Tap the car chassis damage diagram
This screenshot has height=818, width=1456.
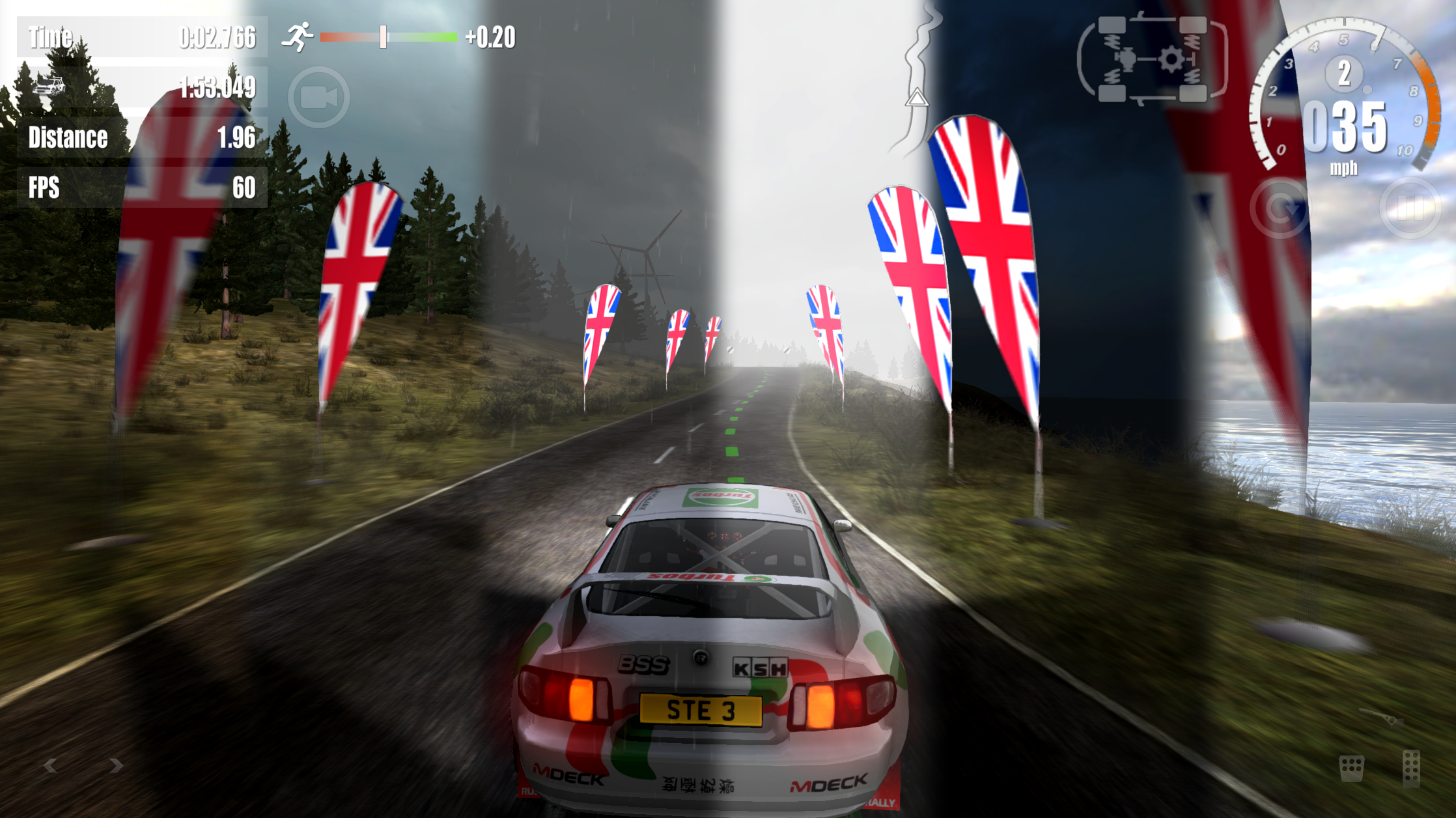point(1153,60)
